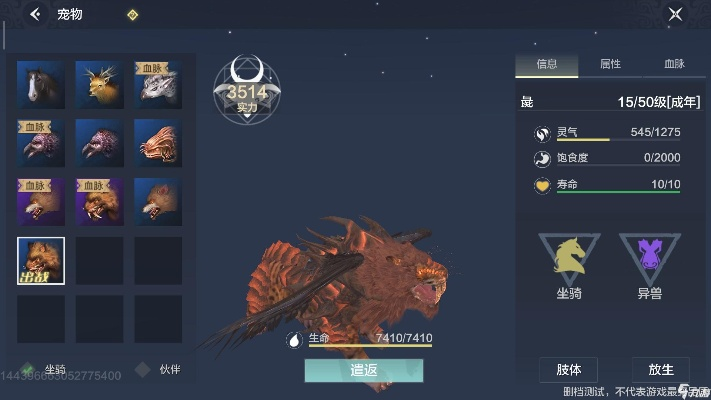Go back from the pet screen
This screenshot has width=711, height=400.
coord(36,15)
